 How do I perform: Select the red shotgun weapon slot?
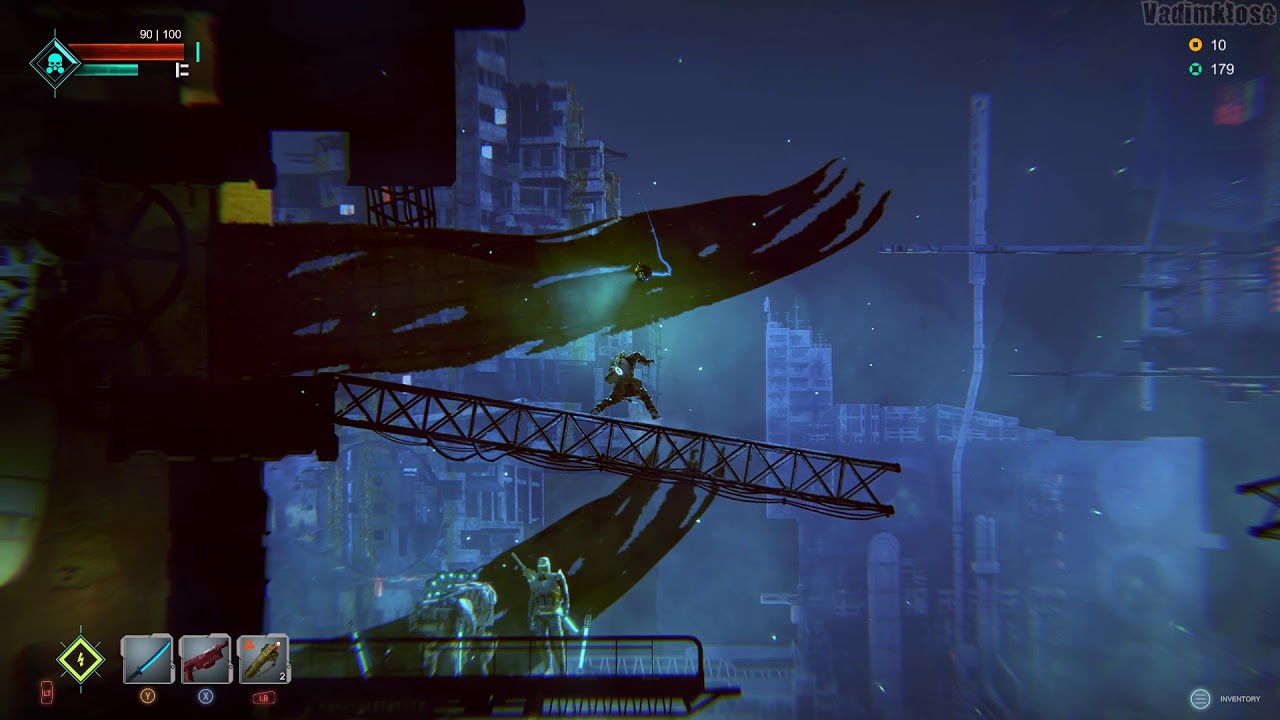[205, 660]
